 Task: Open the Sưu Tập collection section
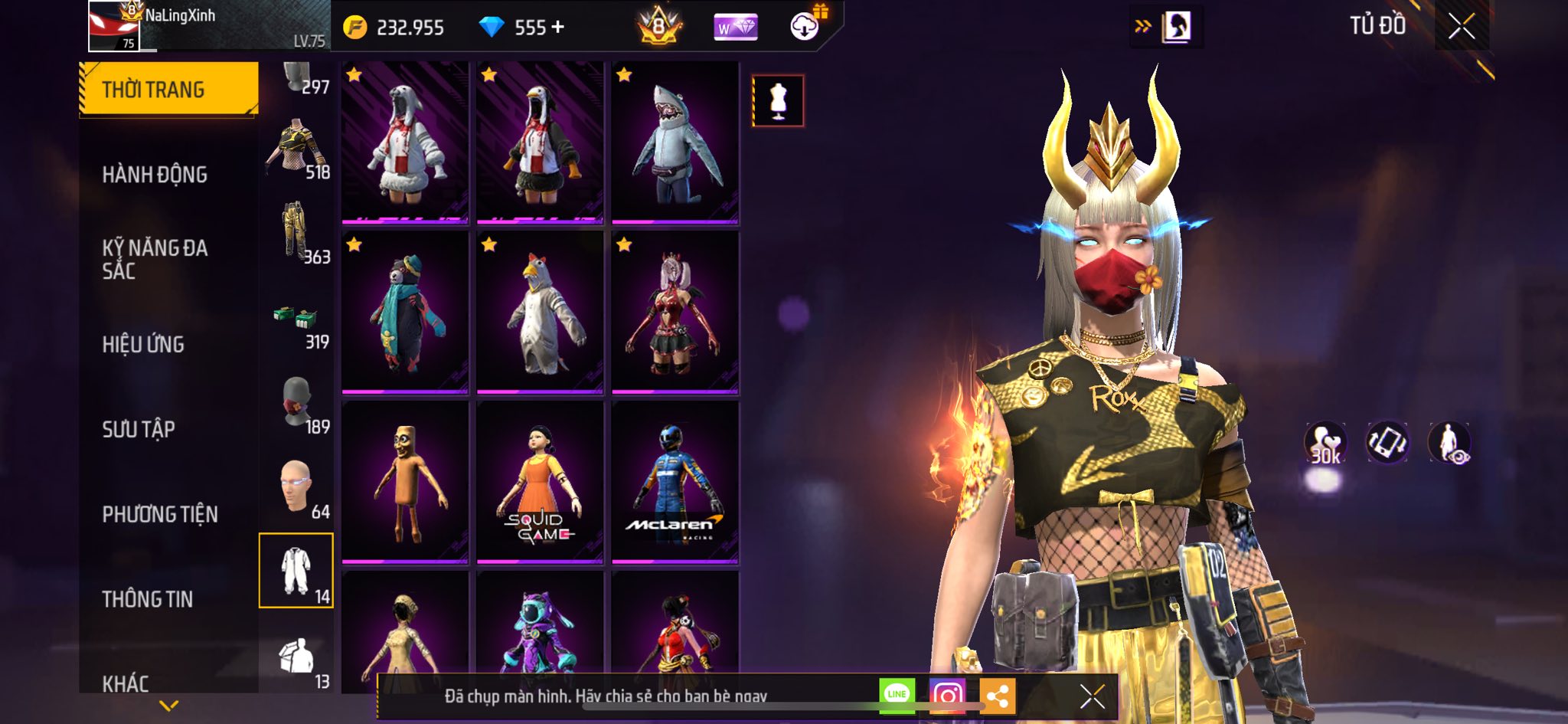point(139,429)
